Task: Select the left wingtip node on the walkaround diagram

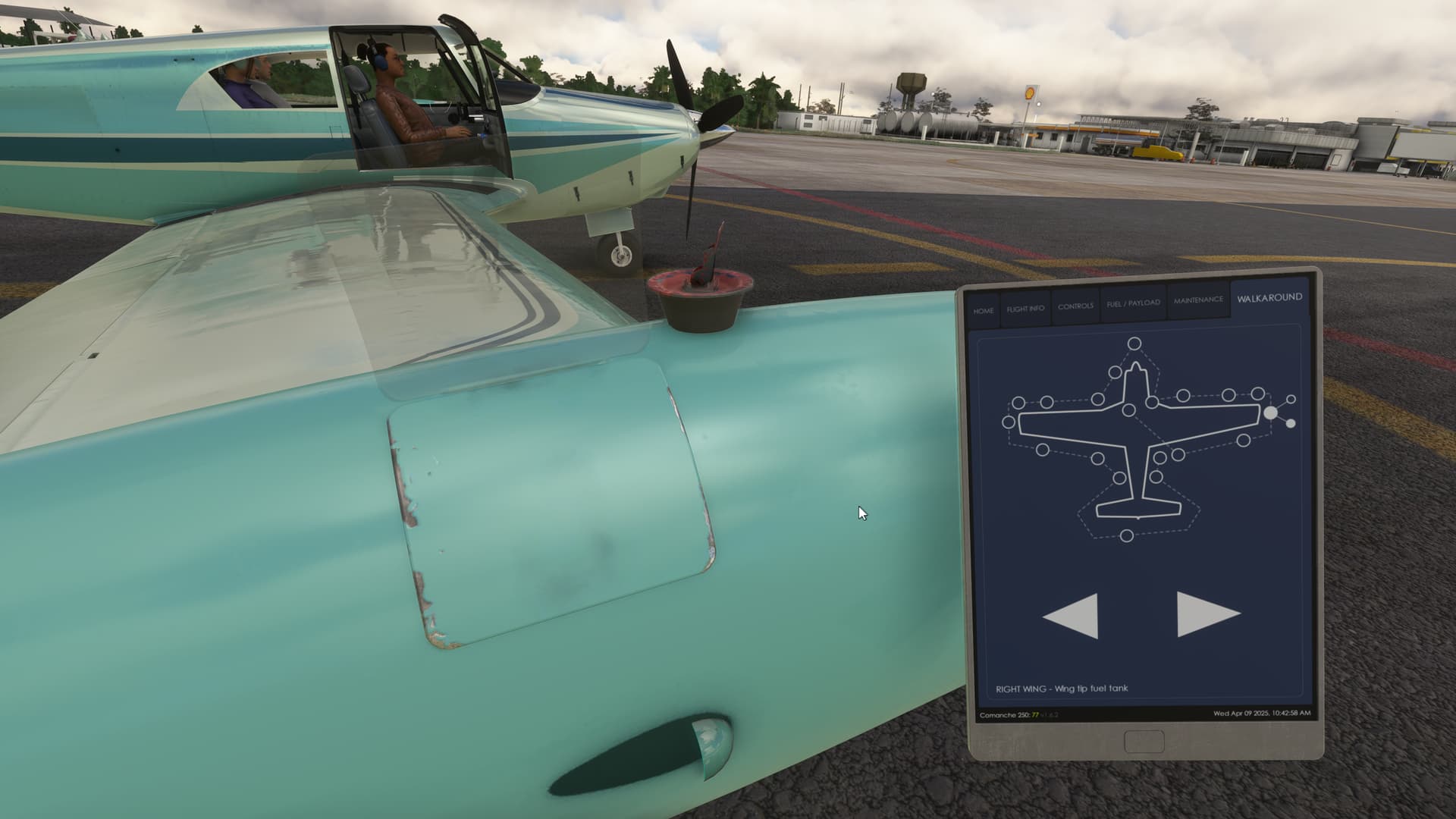Action: click(1009, 422)
